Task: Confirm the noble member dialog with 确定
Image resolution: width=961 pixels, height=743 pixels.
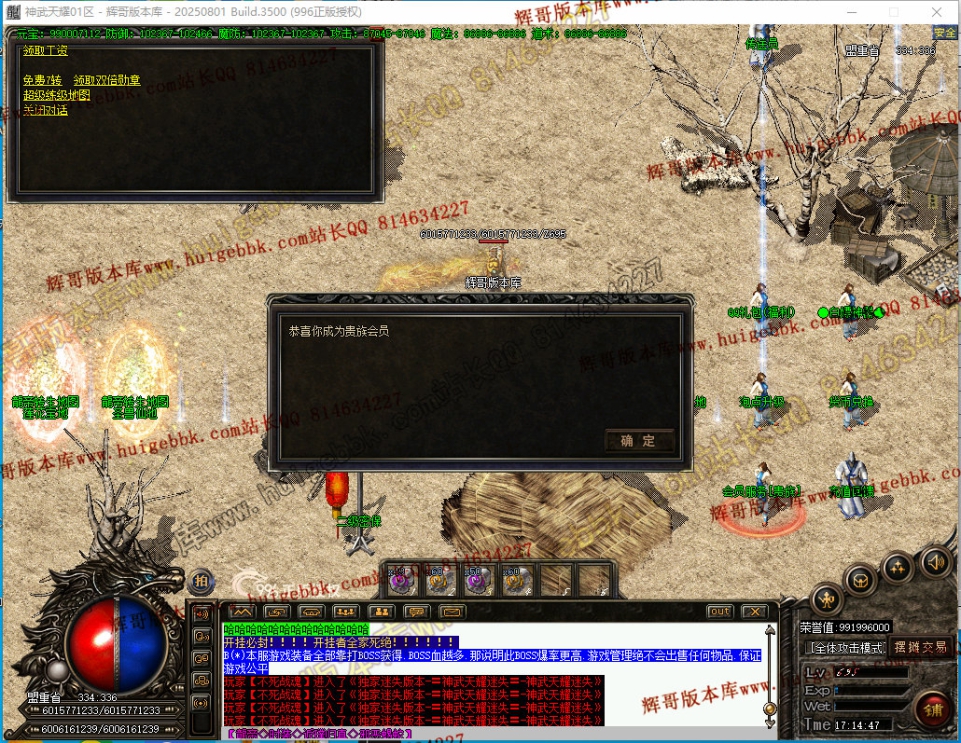Action: tap(639, 441)
